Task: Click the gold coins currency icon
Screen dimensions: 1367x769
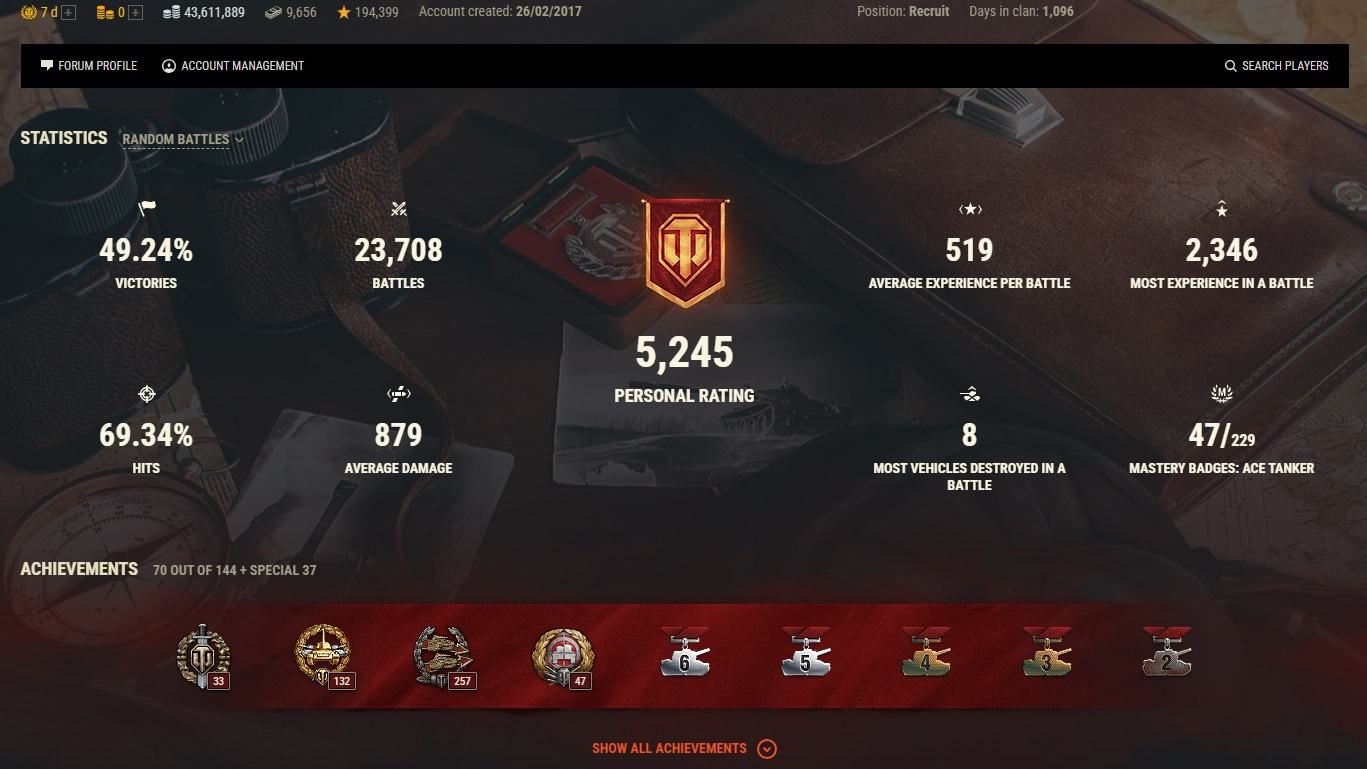Action: point(106,11)
